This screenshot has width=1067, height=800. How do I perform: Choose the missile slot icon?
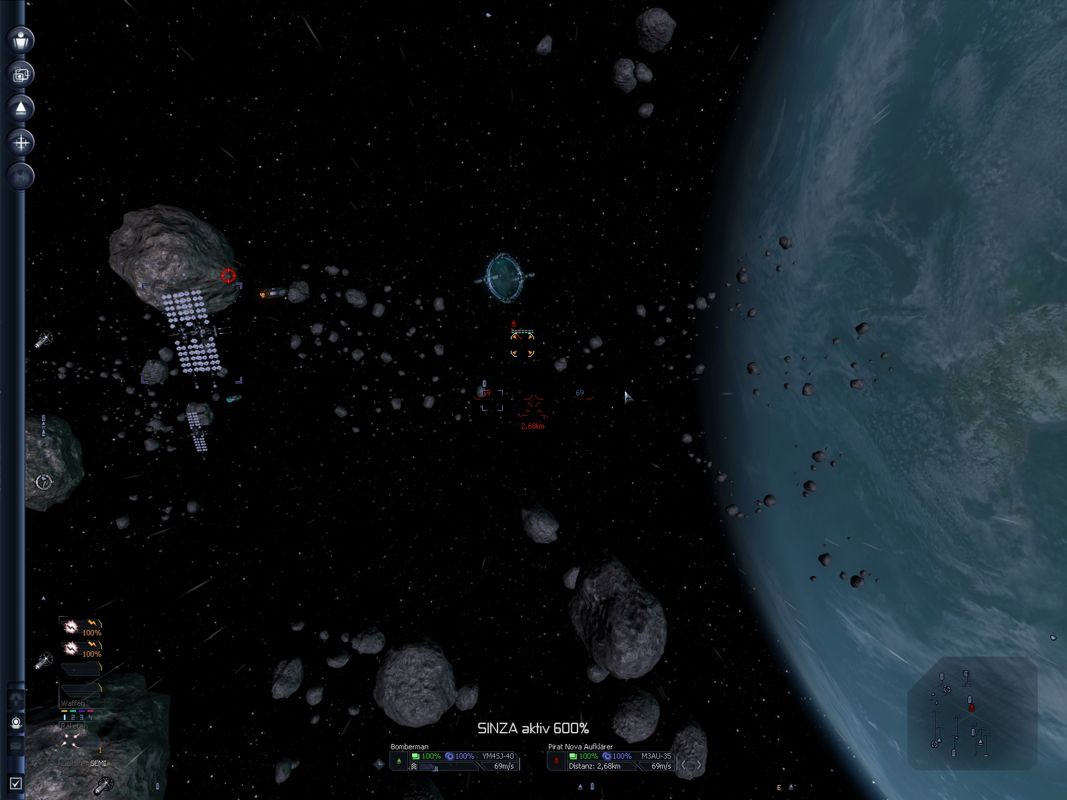[70, 740]
